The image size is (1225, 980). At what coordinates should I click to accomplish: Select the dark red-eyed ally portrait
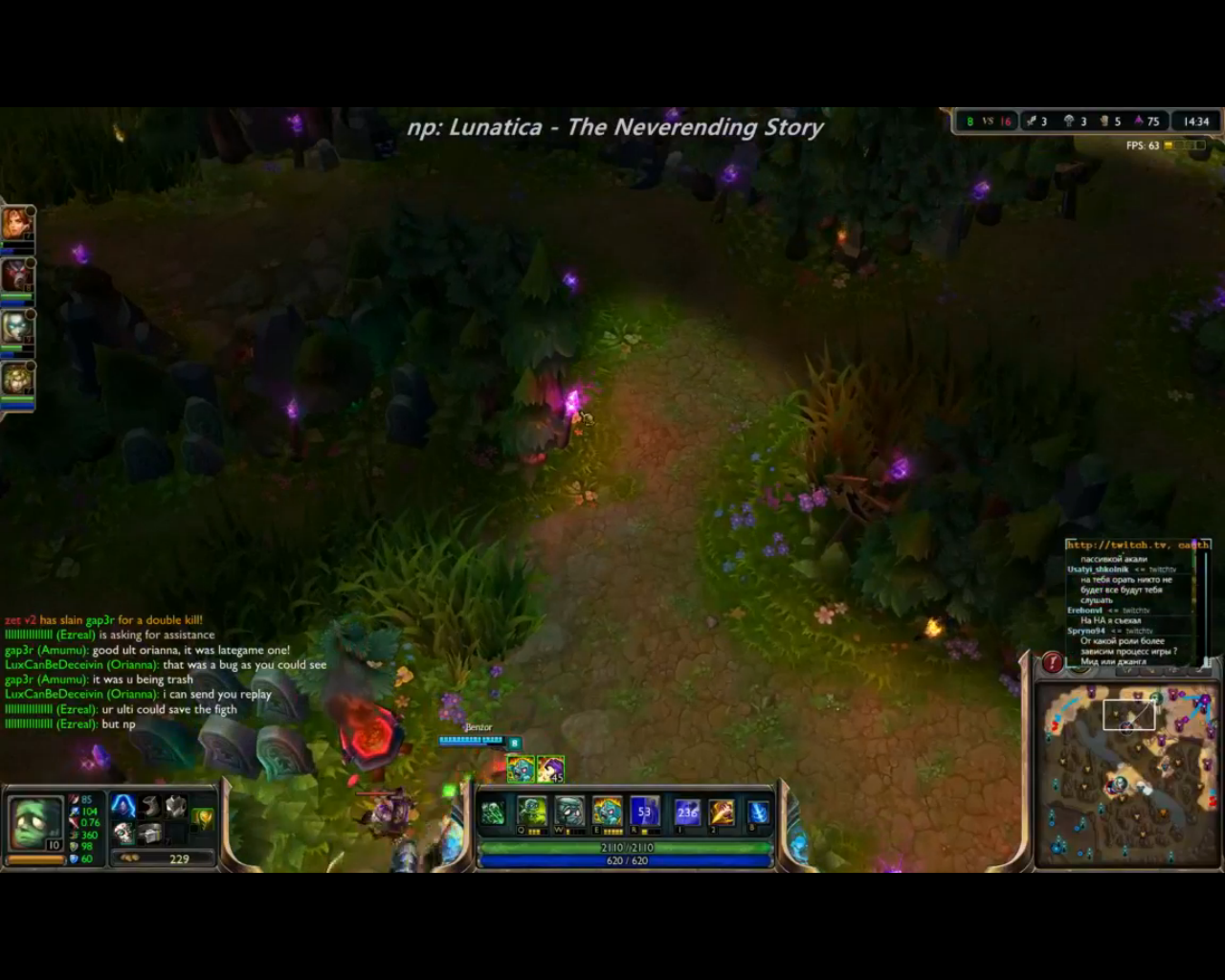pos(16,276)
